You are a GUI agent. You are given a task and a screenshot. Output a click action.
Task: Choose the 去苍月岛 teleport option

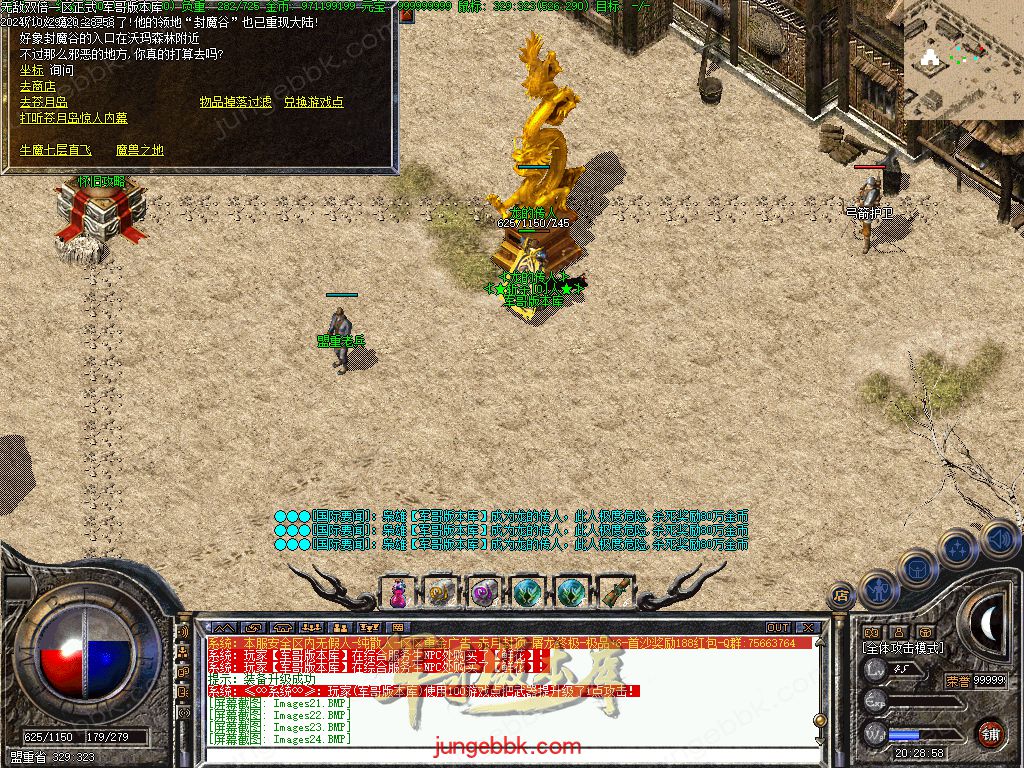(x=43, y=102)
